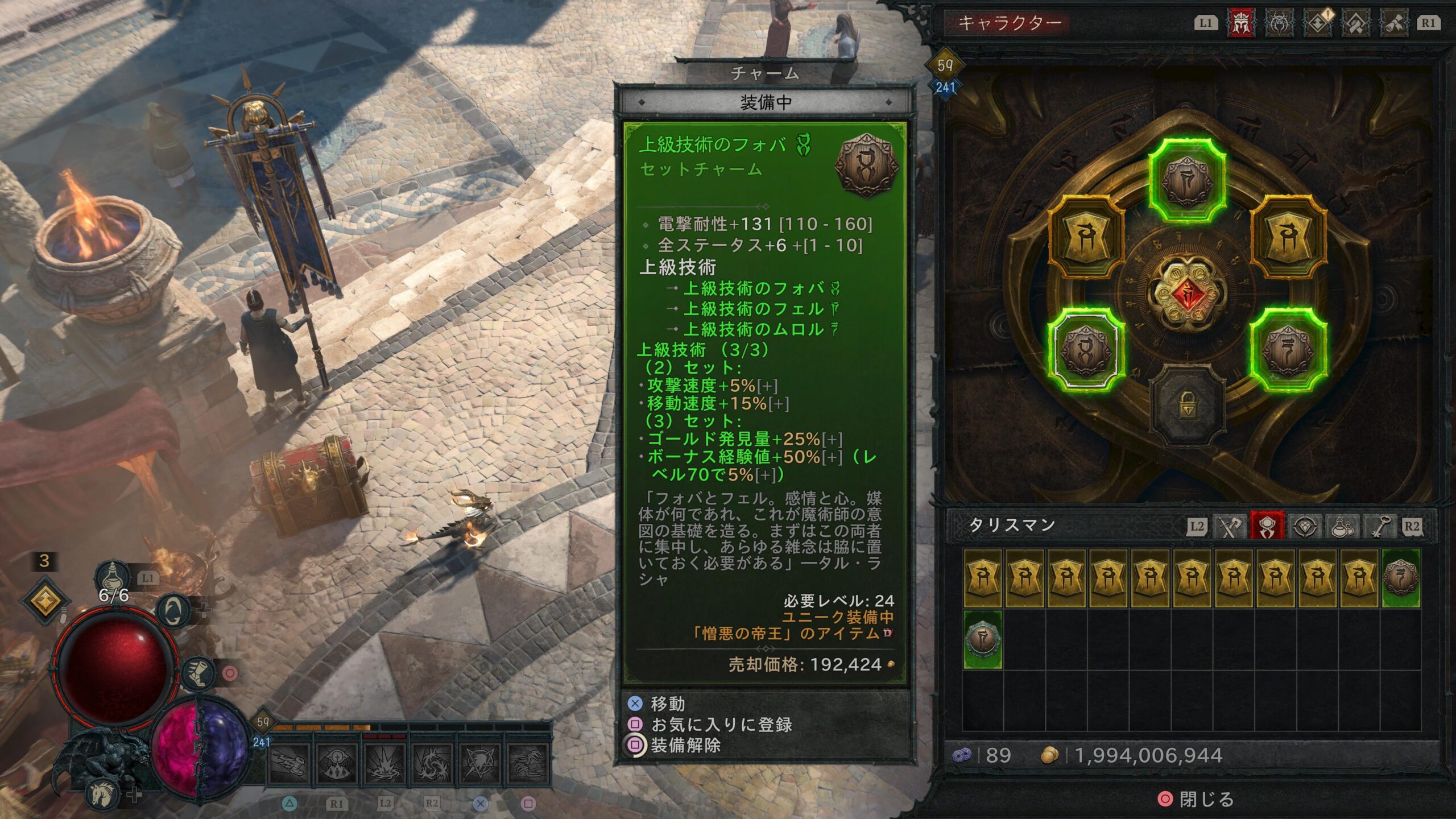Show the key items inventory category

(x=1380, y=526)
